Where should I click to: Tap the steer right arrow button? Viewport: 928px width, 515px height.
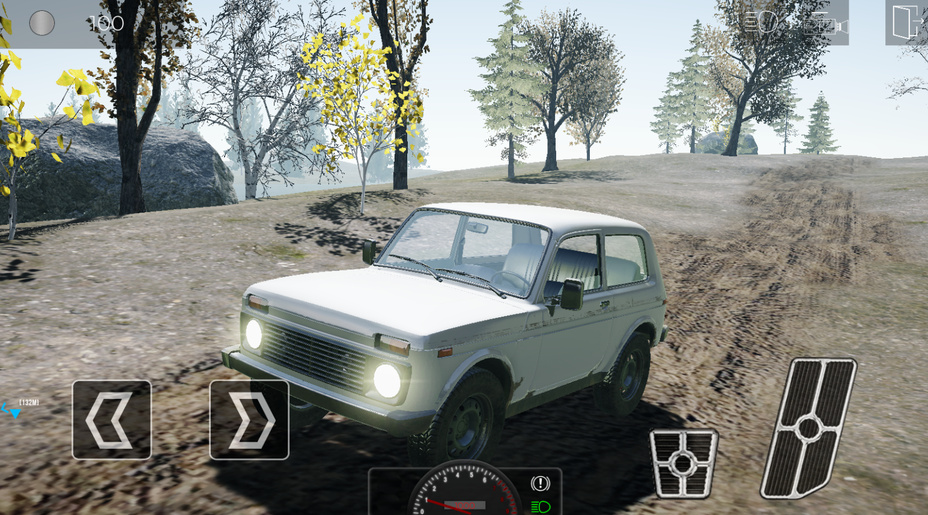coord(249,419)
